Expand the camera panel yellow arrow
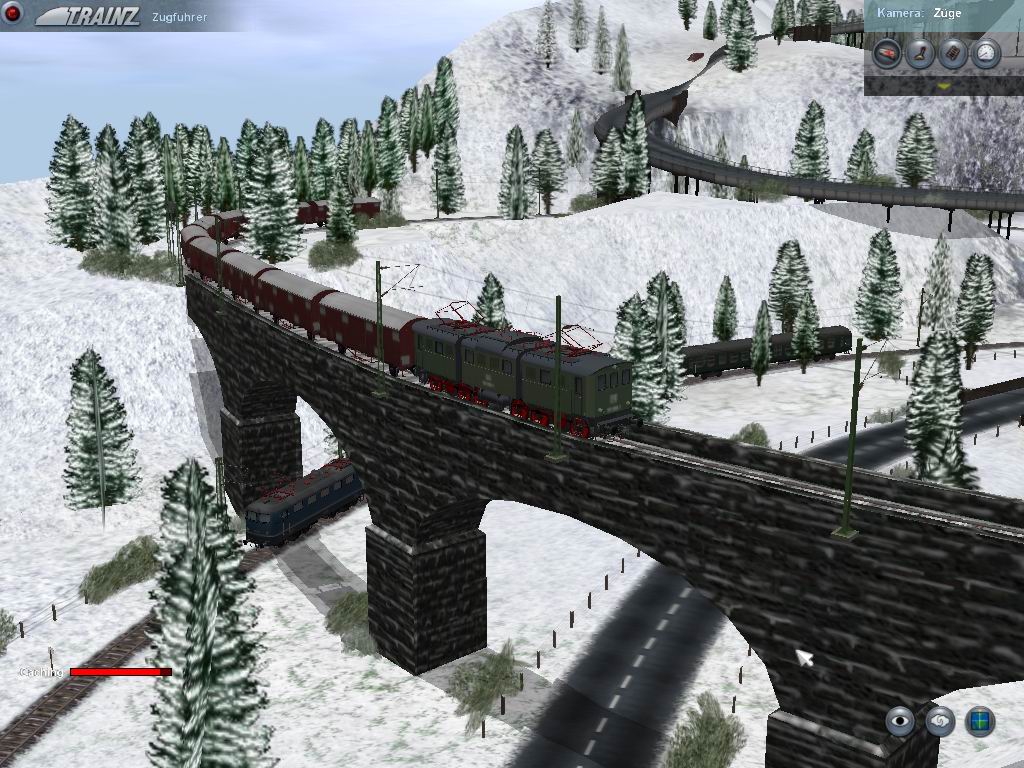The image size is (1024, 768). point(943,87)
